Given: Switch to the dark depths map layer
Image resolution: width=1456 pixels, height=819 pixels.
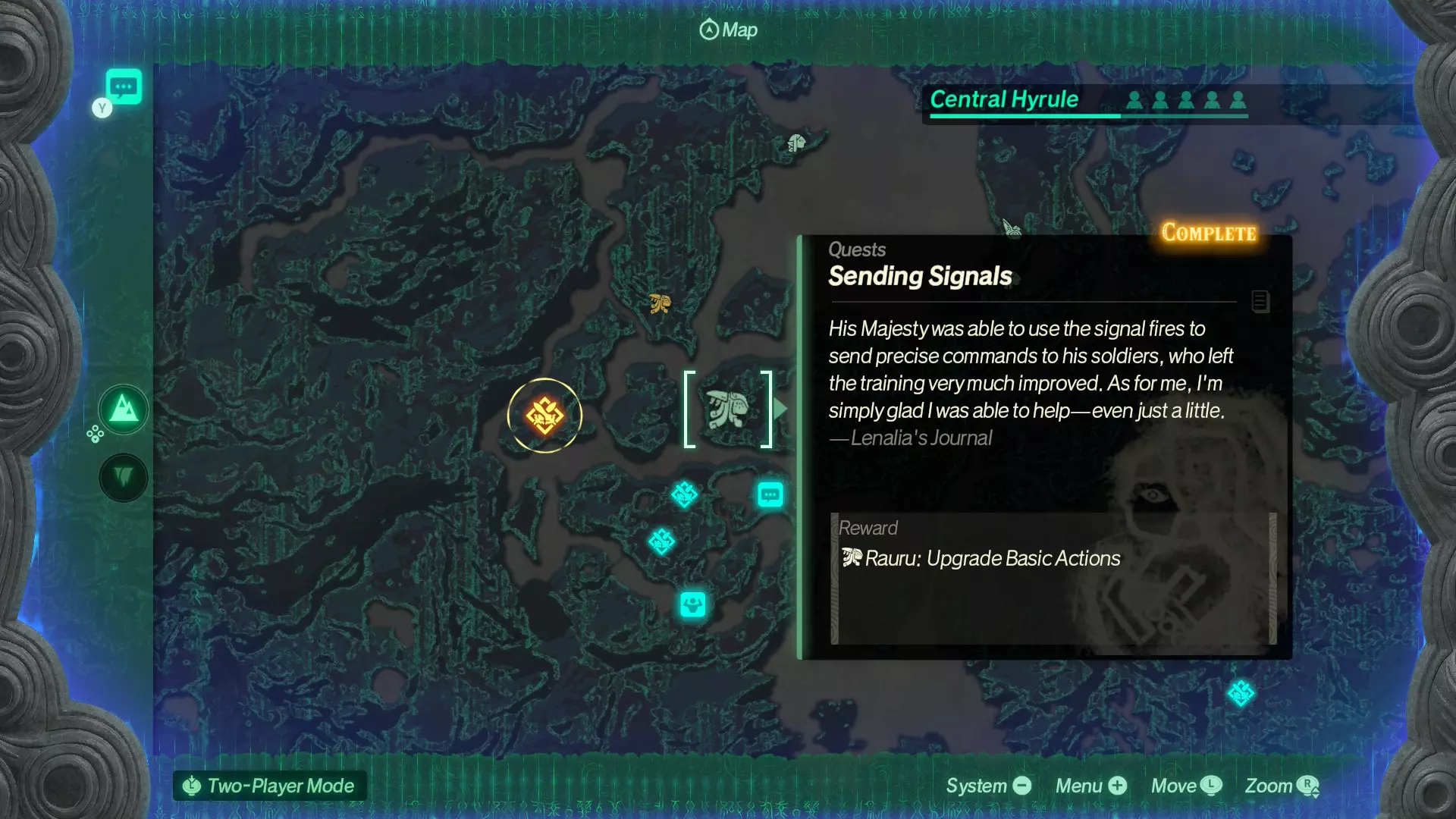Looking at the screenshot, I should pos(124,477).
